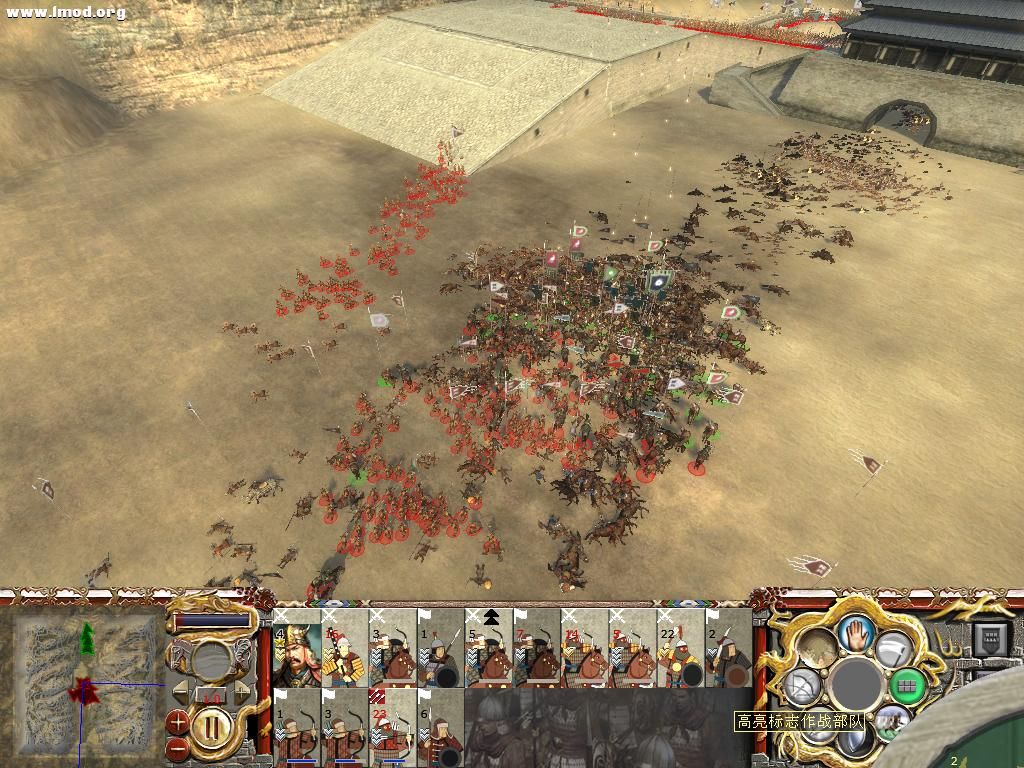Decrease game speed with the left arrow

pyautogui.click(x=180, y=692)
